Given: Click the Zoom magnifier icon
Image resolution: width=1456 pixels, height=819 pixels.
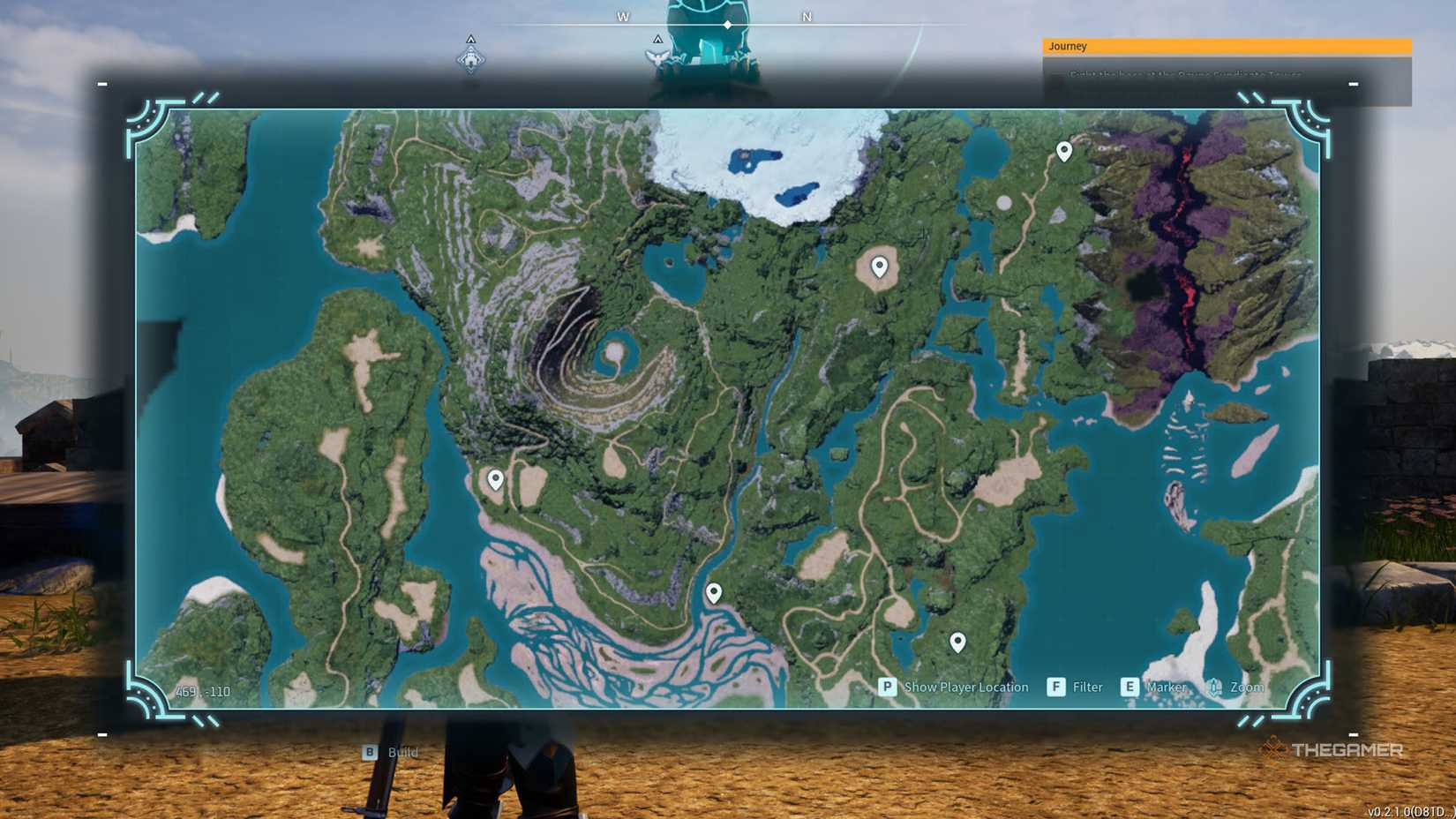Looking at the screenshot, I should click(1215, 687).
